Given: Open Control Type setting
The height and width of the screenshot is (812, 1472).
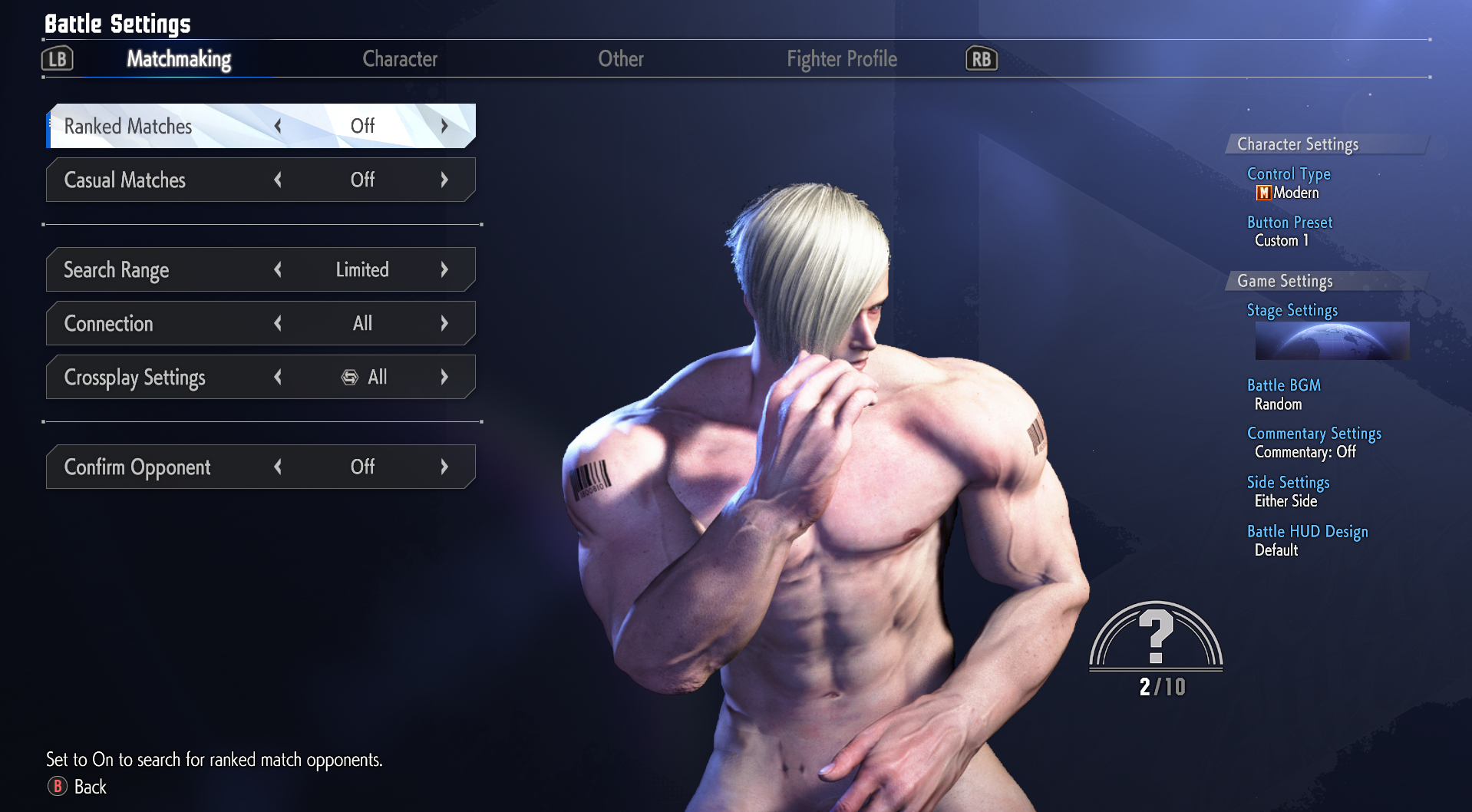Looking at the screenshot, I should pos(1289,174).
